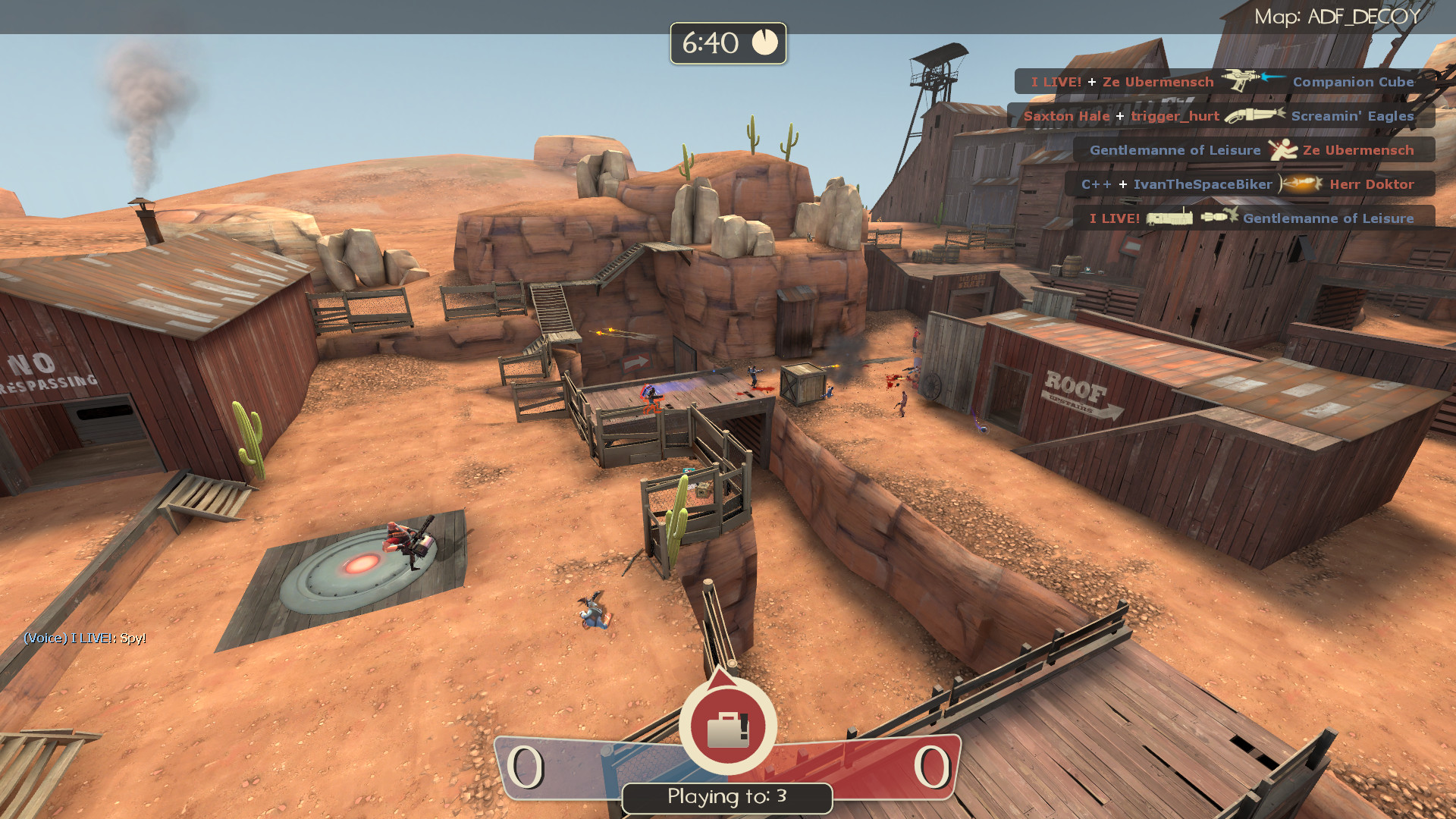Screen dimensions: 1456x819
Task: Click the pie-clock icon beside the timer
Action: click(766, 43)
